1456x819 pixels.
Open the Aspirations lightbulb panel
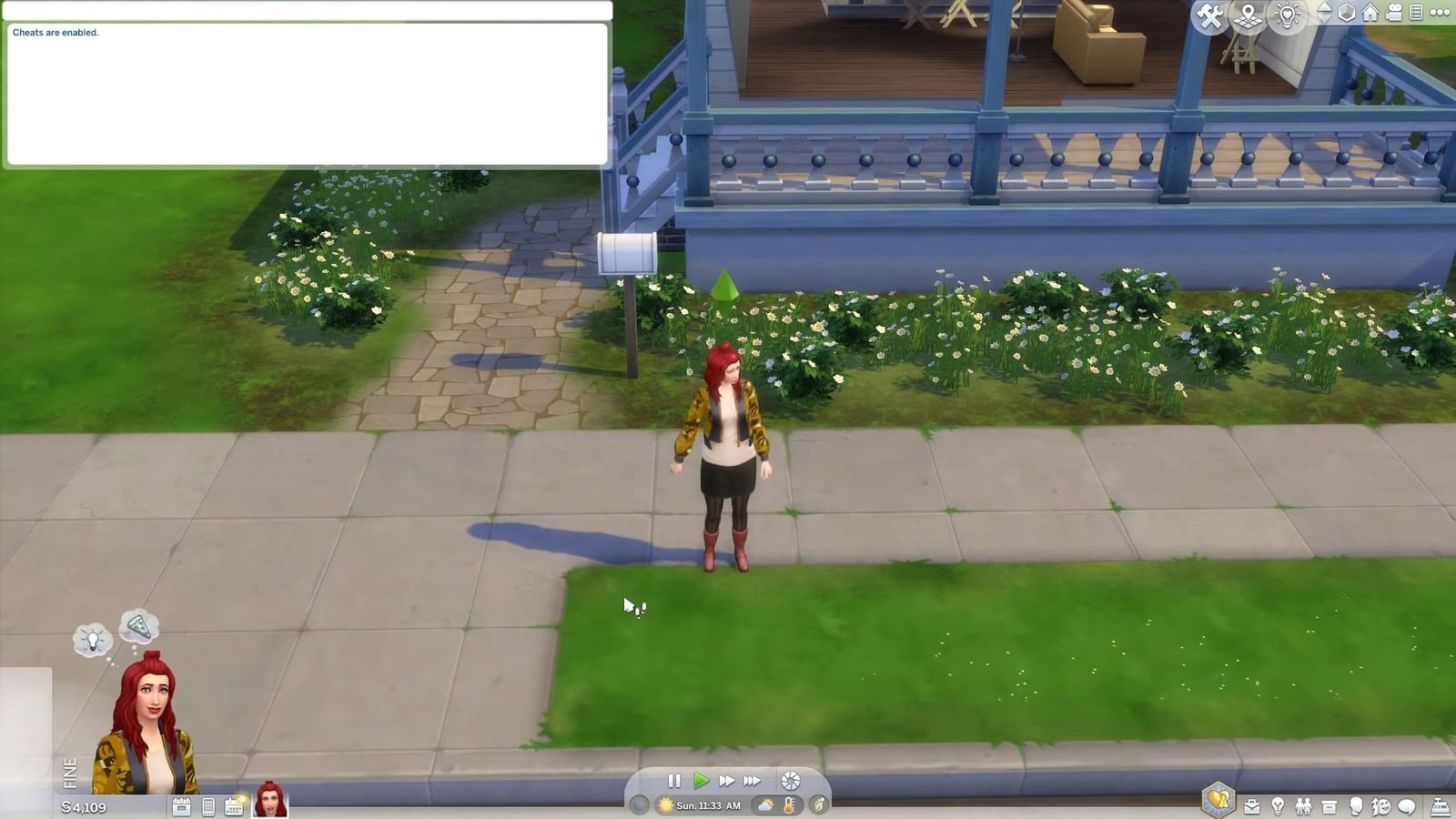click(x=1278, y=807)
